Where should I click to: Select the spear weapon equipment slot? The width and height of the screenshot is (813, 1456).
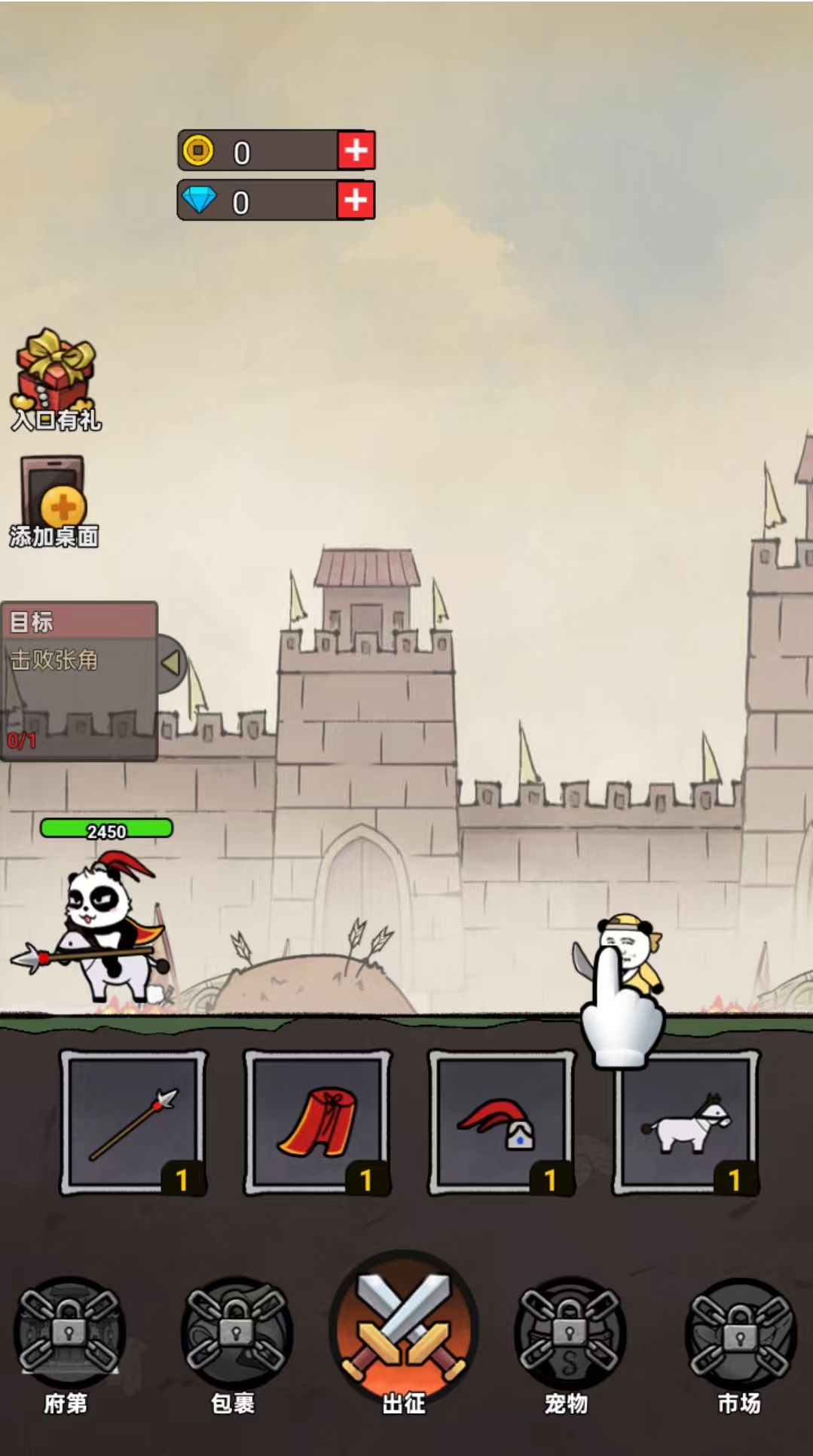(x=133, y=1122)
